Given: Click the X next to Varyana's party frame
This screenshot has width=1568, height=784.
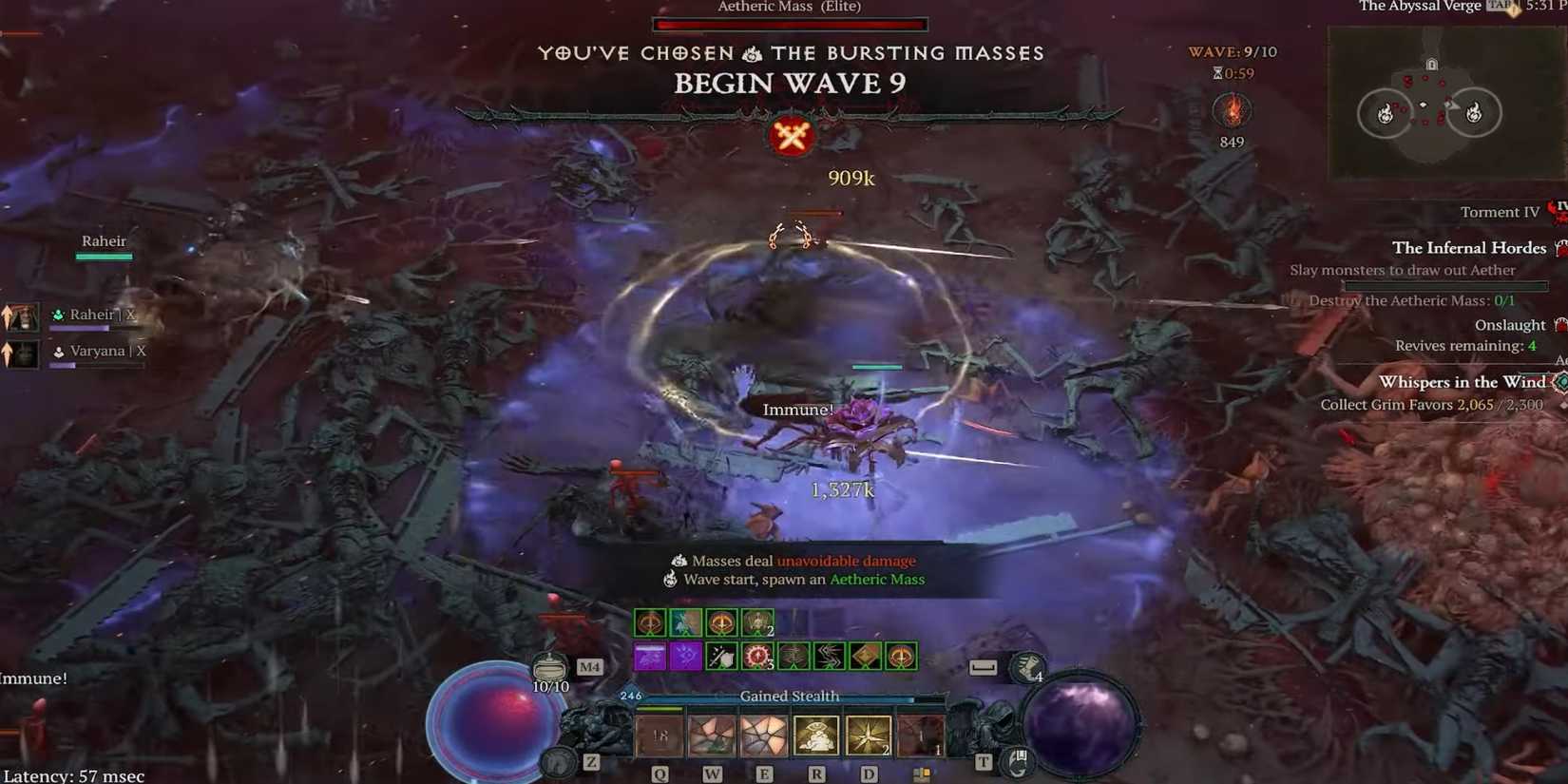Looking at the screenshot, I should pyautogui.click(x=142, y=351).
